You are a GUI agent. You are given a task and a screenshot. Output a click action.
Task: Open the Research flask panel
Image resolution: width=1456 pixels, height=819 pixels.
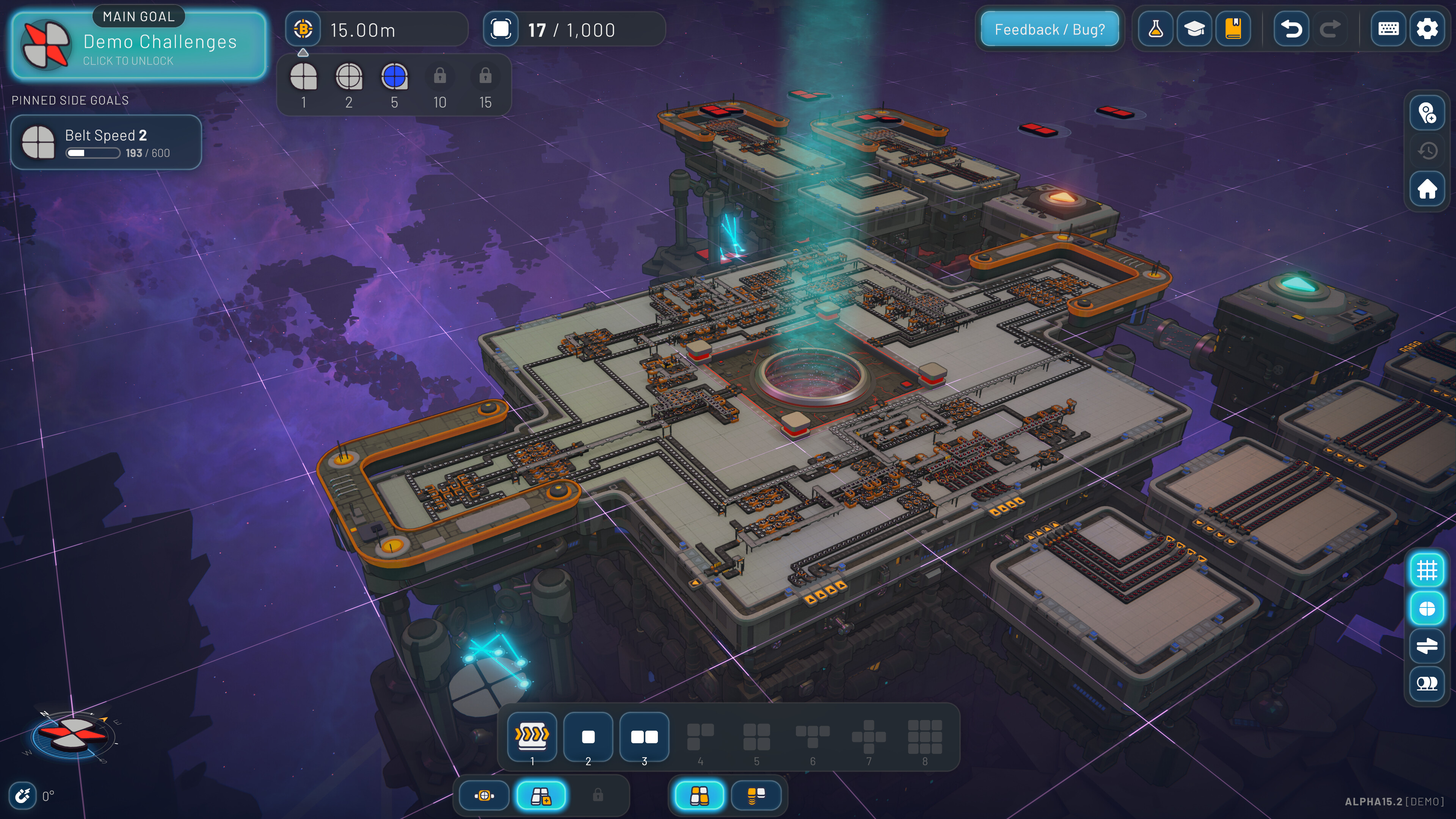point(1155,29)
